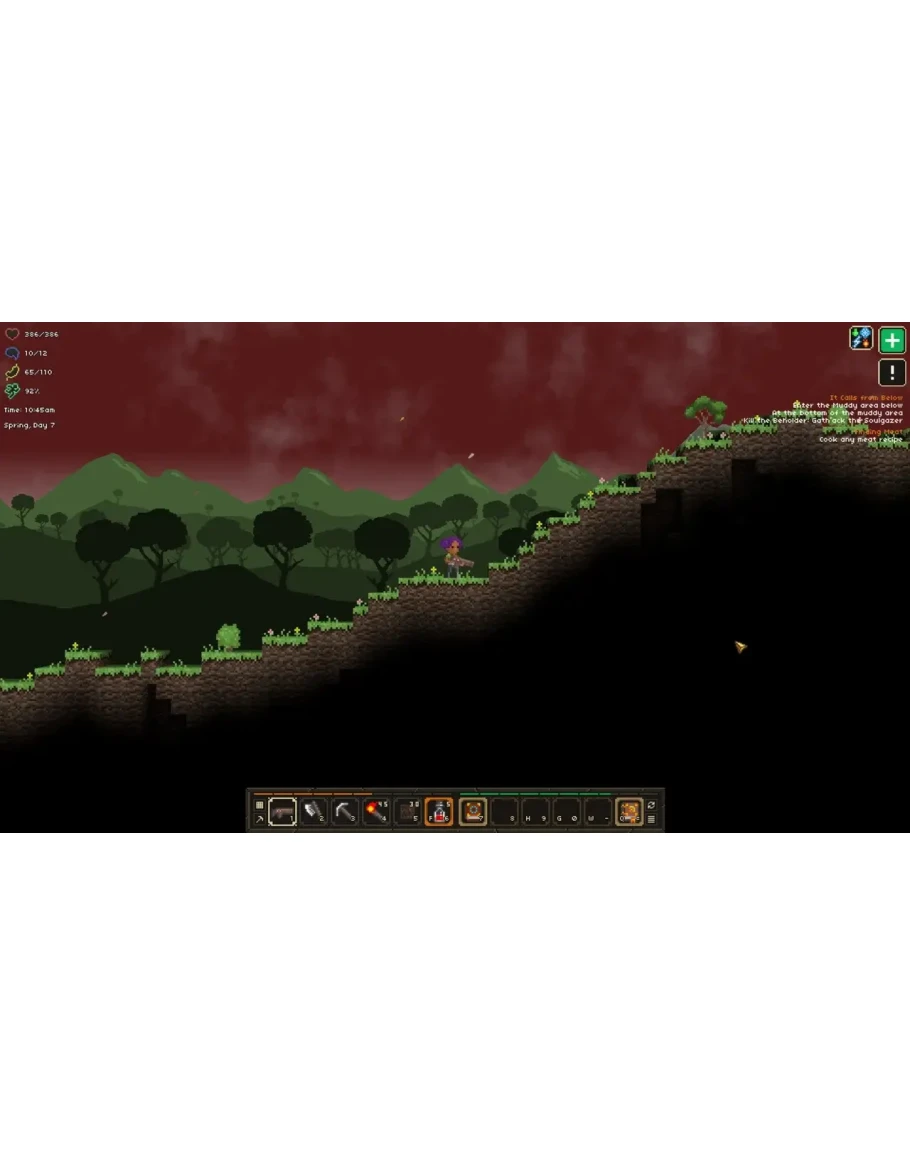Open the skills icon with elemental symbols
The width and height of the screenshot is (910, 1155).
[x=861, y=339]
